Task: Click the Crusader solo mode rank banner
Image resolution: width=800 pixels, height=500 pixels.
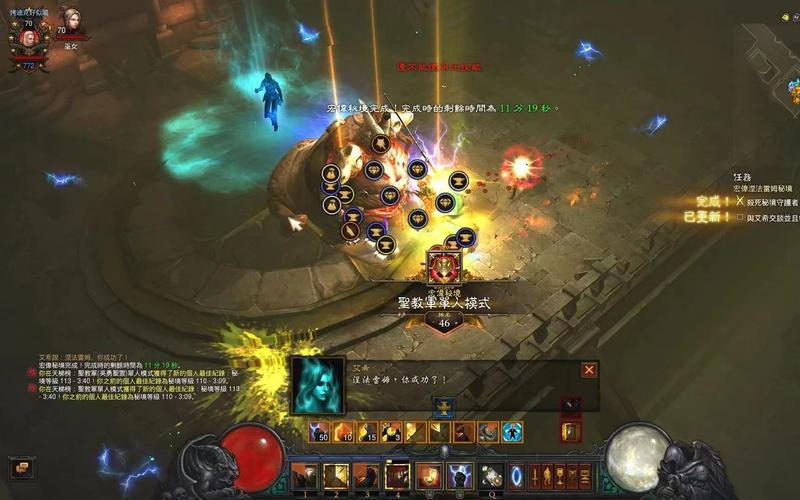Action: click(443, 300)
